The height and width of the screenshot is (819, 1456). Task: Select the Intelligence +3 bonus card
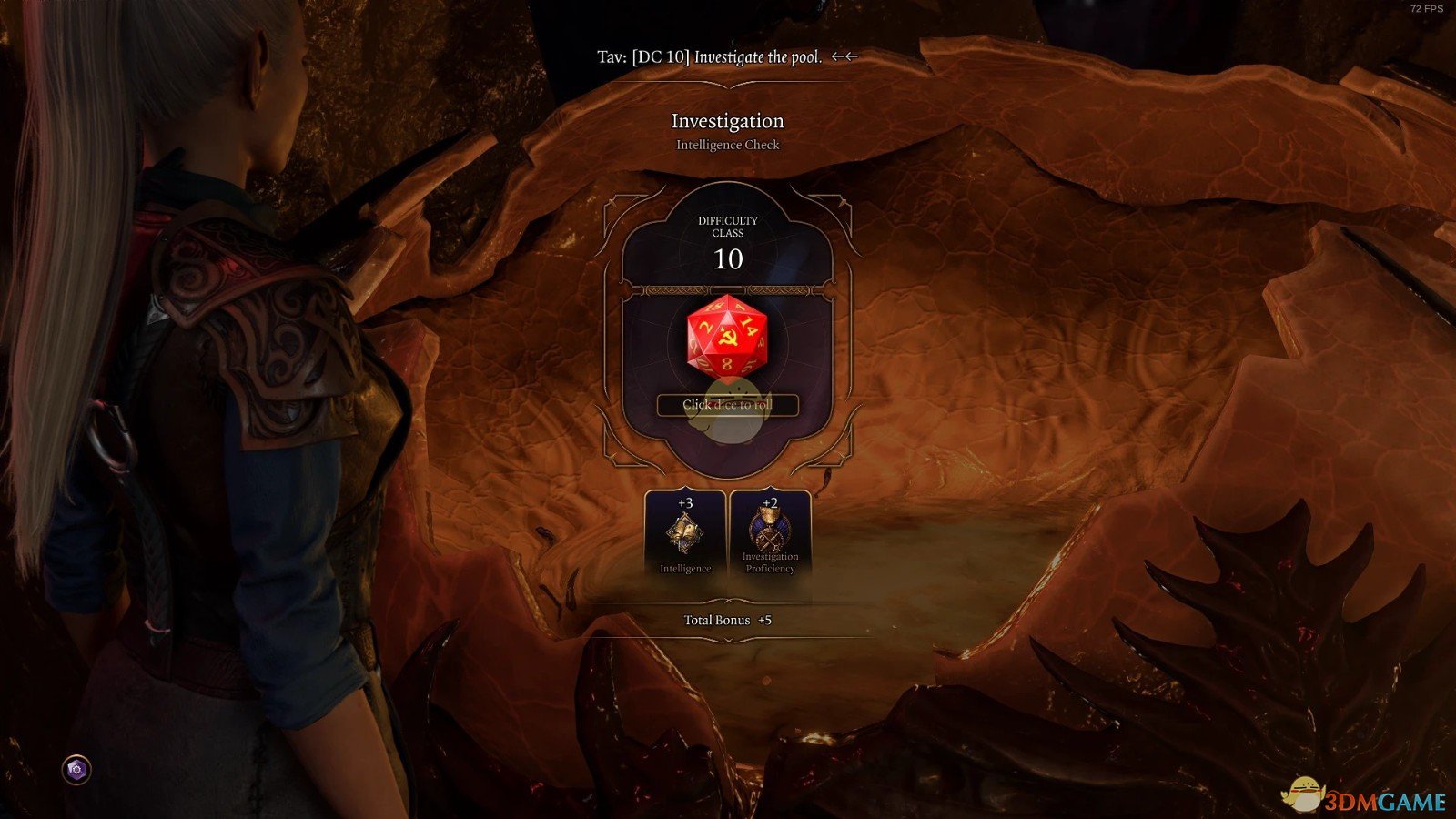pos(685,534)
